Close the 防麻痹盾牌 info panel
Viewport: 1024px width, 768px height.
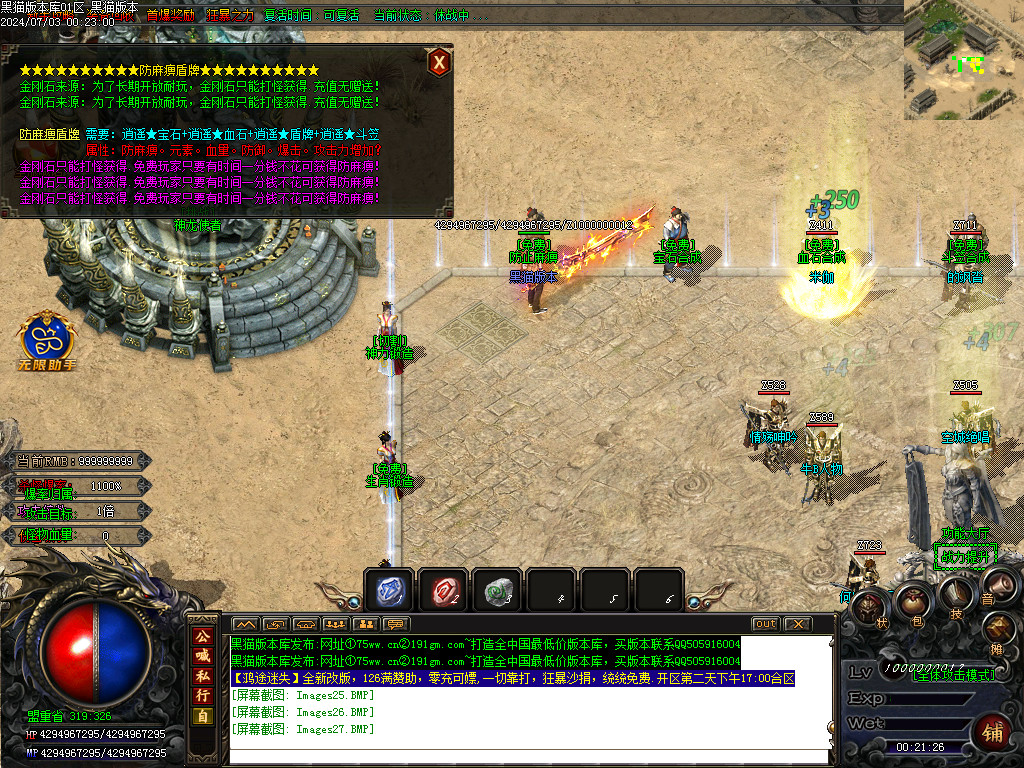click(x=438, y=63)
